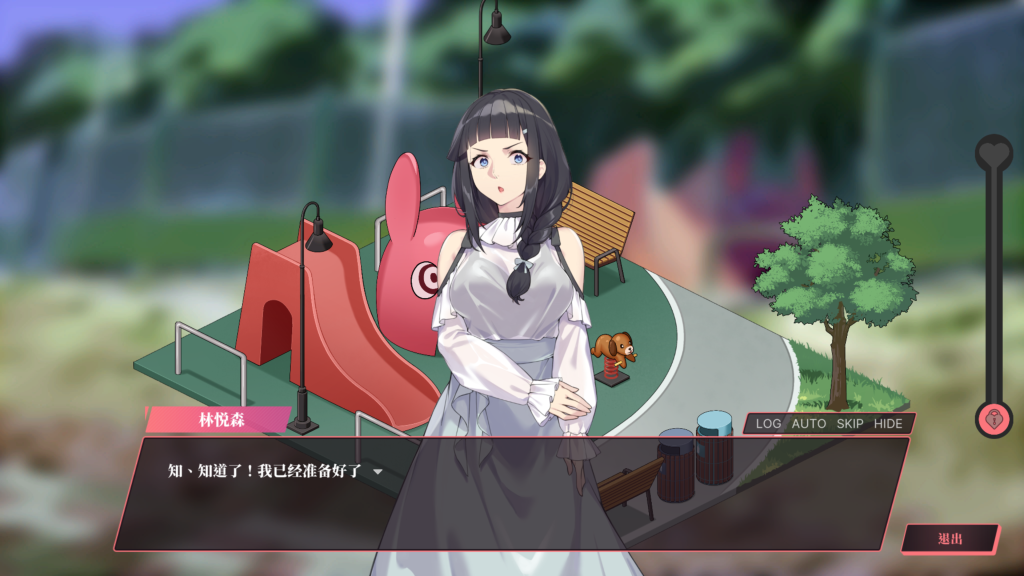This screenshot has height=576, width=1024.
Task: Click the pink heart lock icon
Action: coord(994,419)
